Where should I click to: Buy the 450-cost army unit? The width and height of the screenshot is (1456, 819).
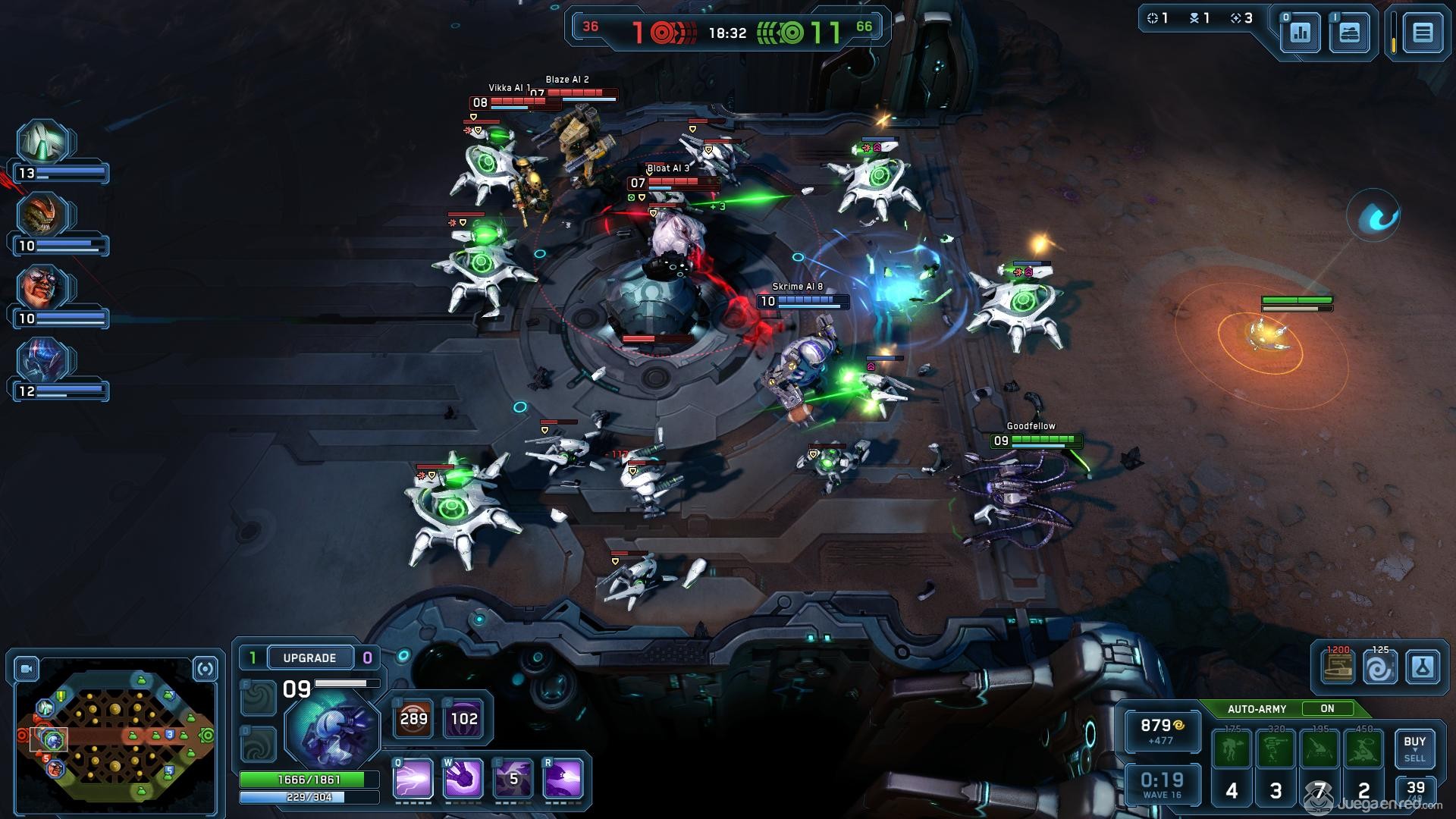(x=1364, y=749)
